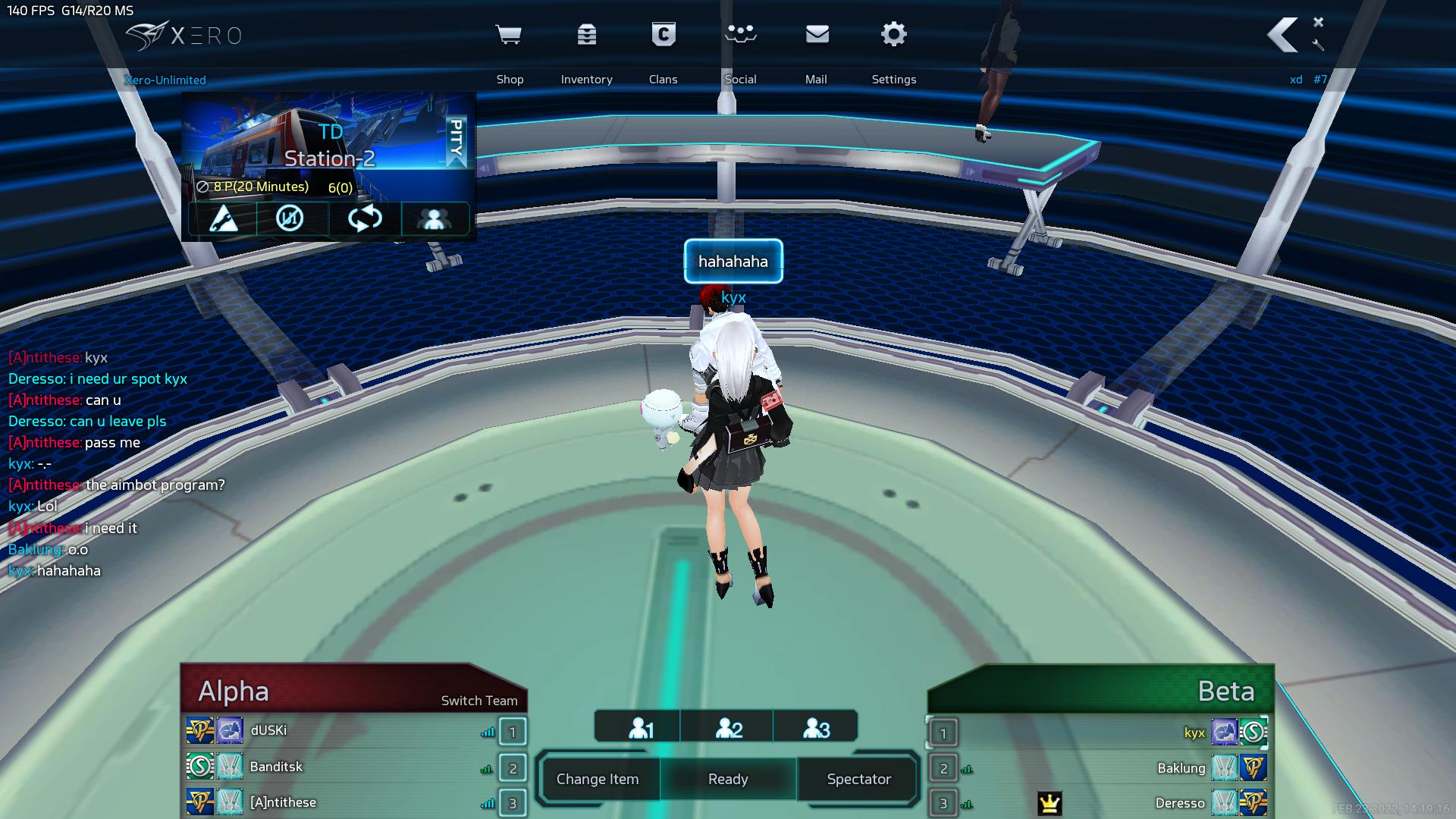Image resolution: width=1456 pixels, height=819 pixels.
Task: Select player dUSKi in Alpha team
Action: click(268, 730)
